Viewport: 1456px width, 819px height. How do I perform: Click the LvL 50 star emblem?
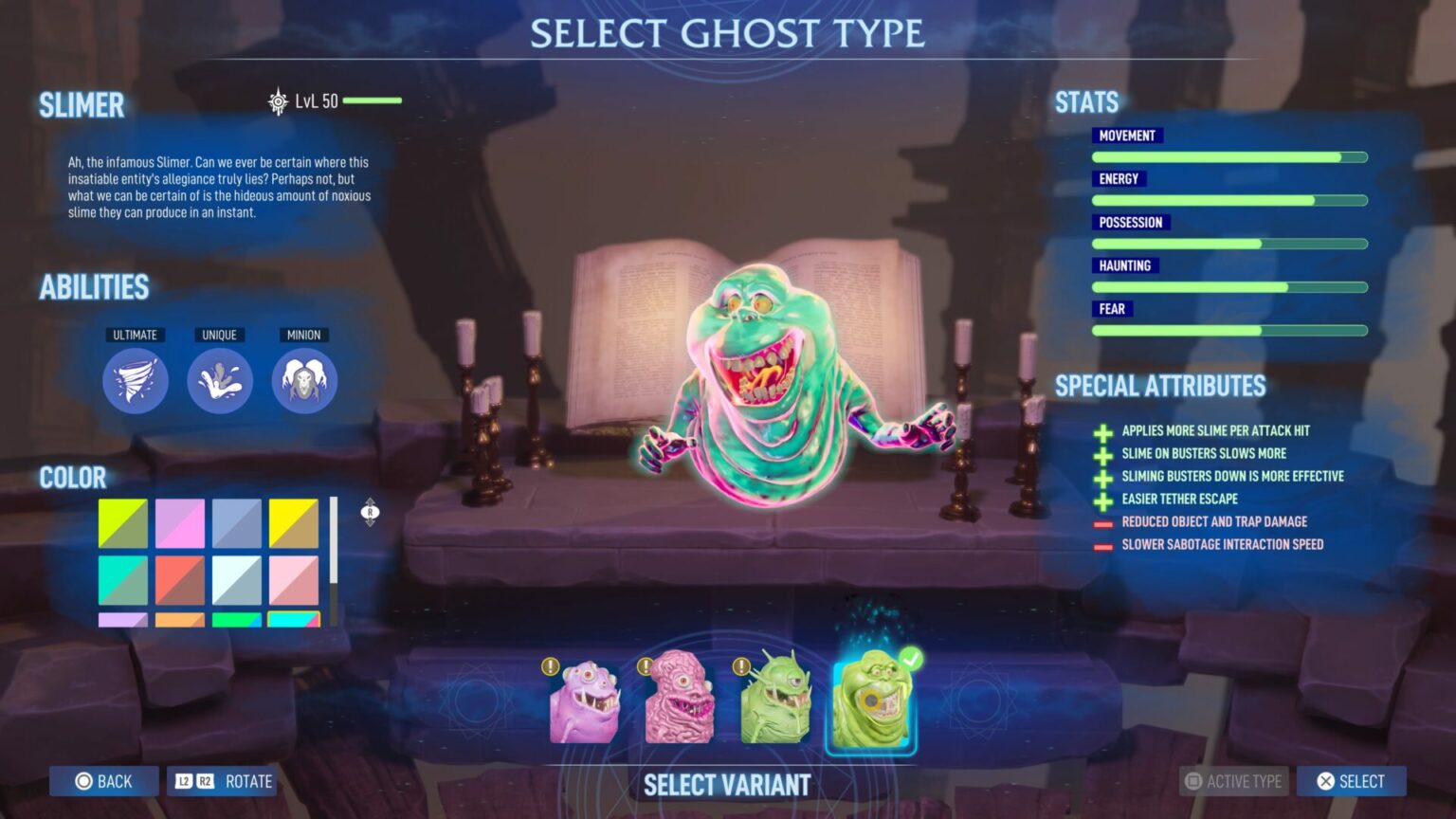[277, 100]
